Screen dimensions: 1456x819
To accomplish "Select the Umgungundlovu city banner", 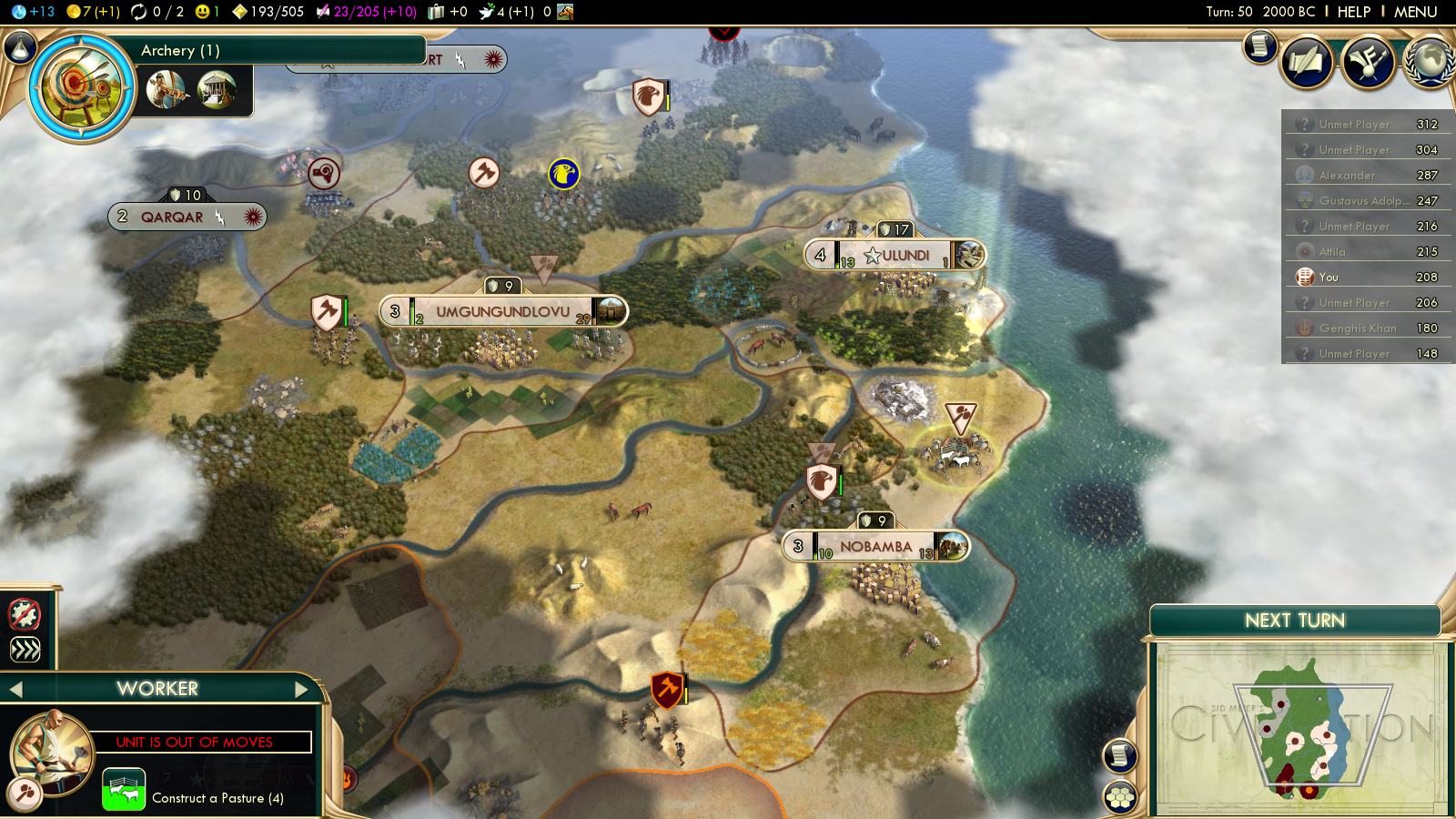I will pyautogui.click(x=502, y=312).
